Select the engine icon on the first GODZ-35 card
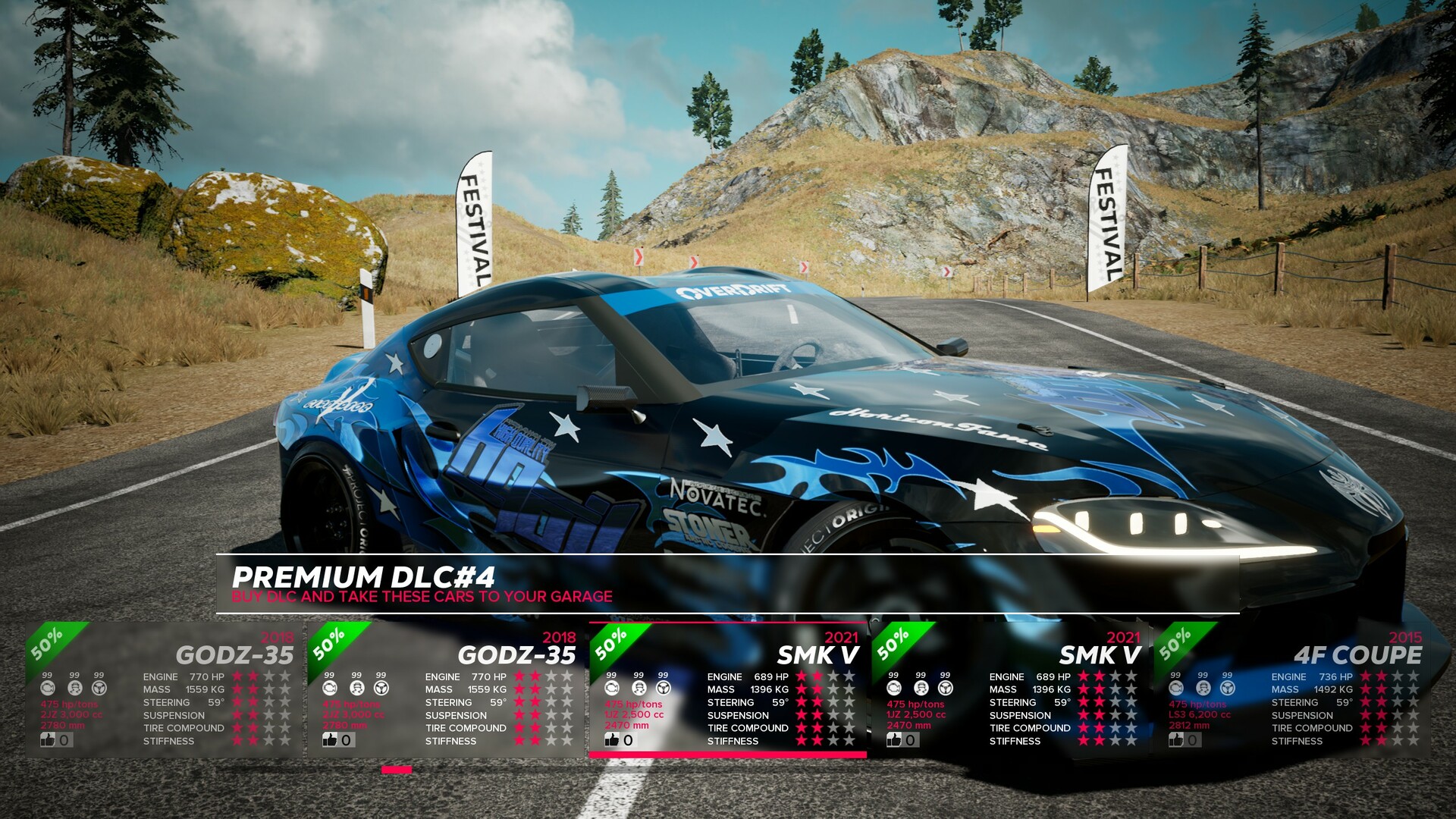Screen dimensions: 1456x819 (47, 687)
